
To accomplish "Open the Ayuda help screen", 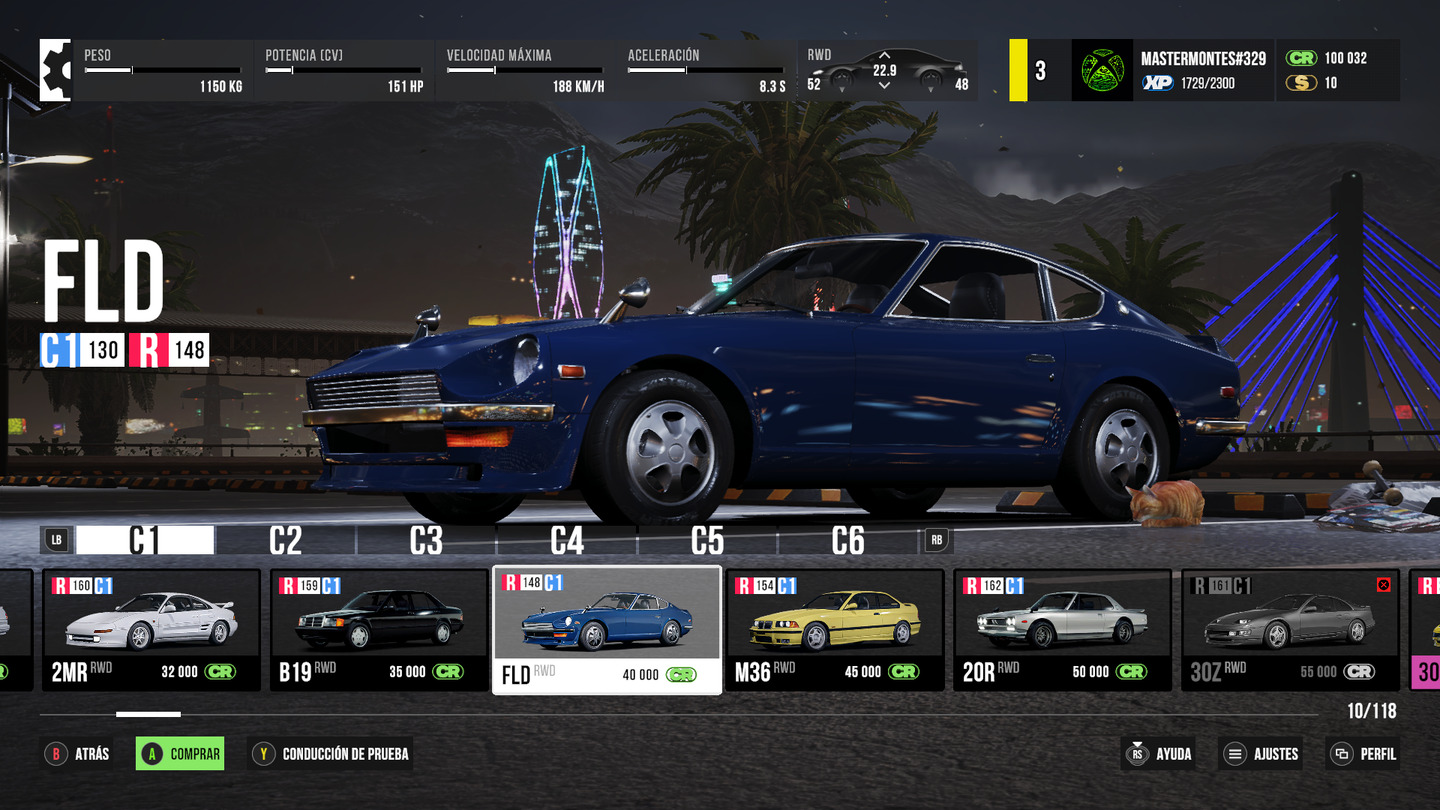I will point(1159,754).
